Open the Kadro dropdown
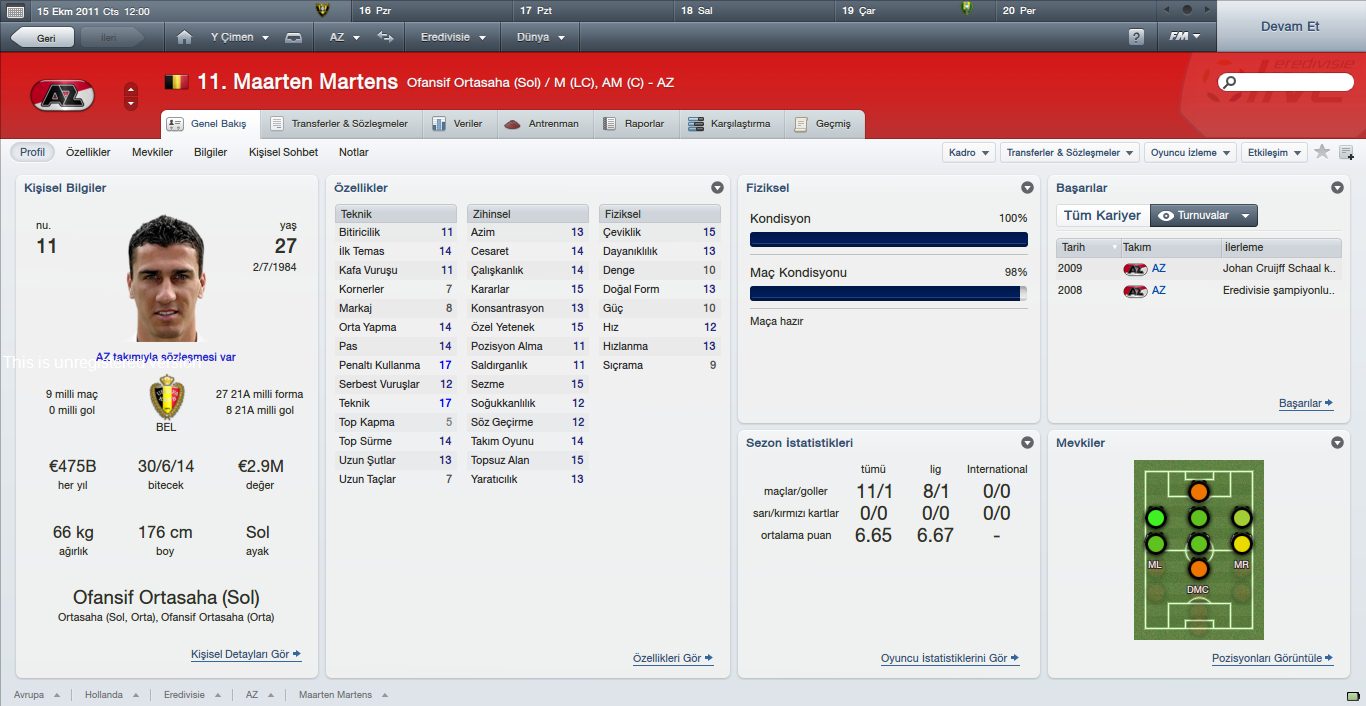This screenshot has width=1366, height=706. 969,153
